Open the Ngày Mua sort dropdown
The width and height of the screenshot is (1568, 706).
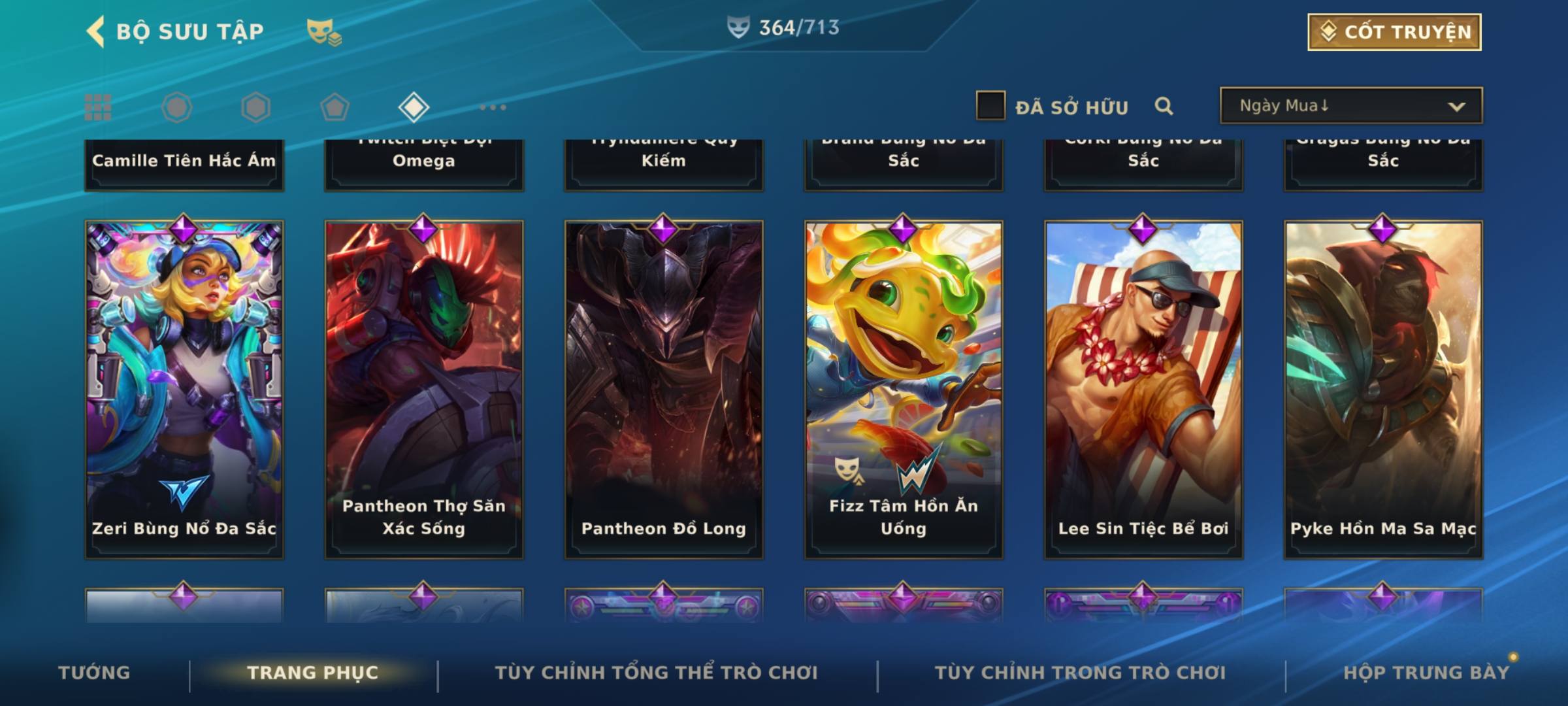(x=1350, y=106)
